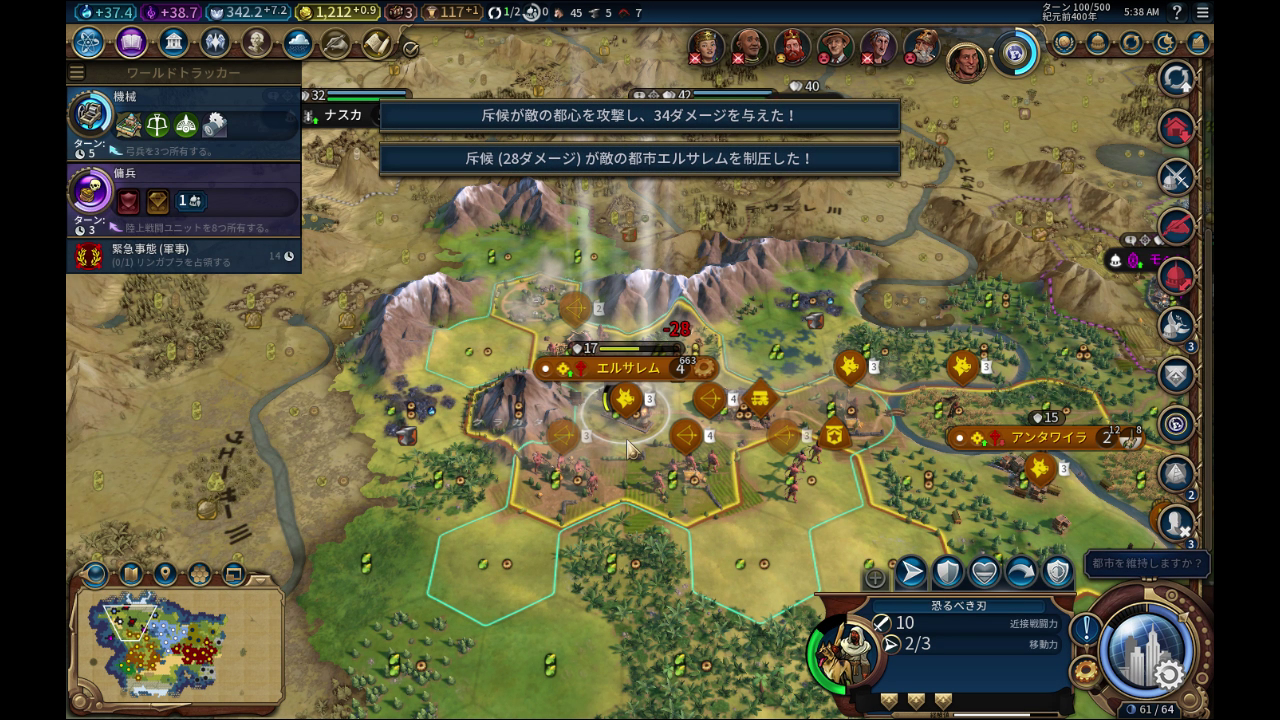
Task: Open the 緊急事態 (軍事) emergency entry
Action: tap(184, 255)
